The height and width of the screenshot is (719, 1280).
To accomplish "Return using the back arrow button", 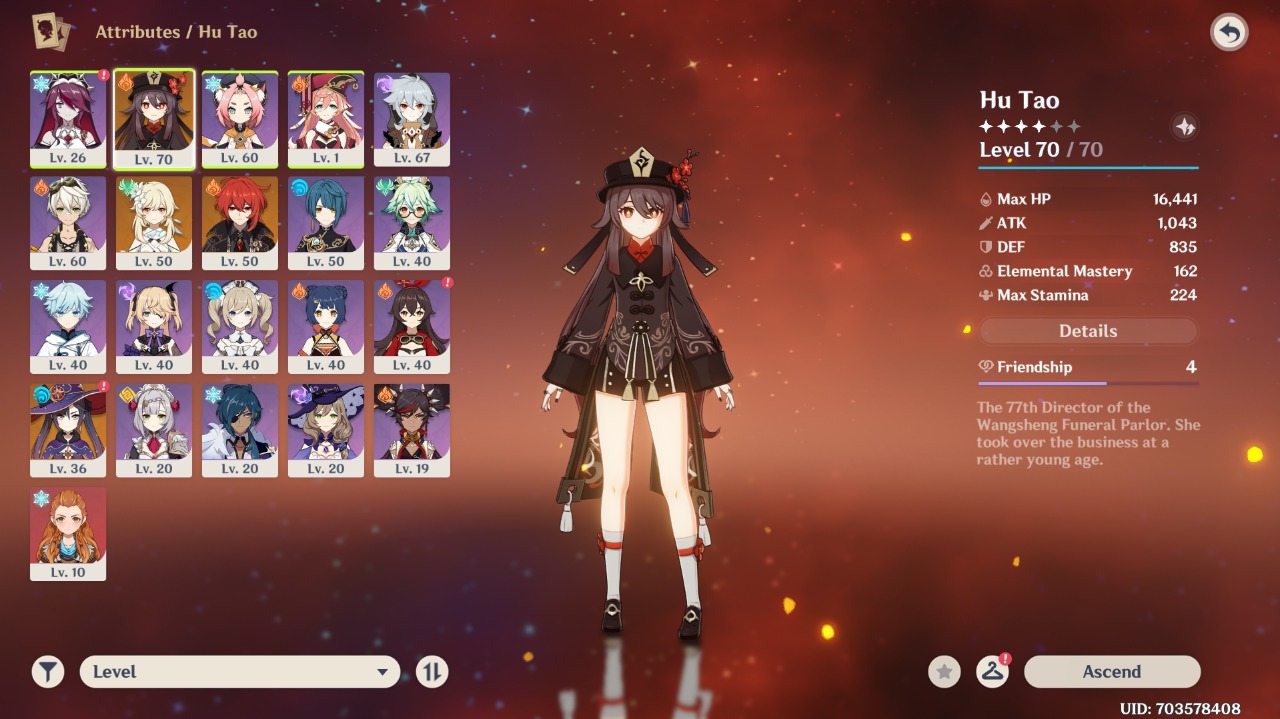I will [1229, 33].
